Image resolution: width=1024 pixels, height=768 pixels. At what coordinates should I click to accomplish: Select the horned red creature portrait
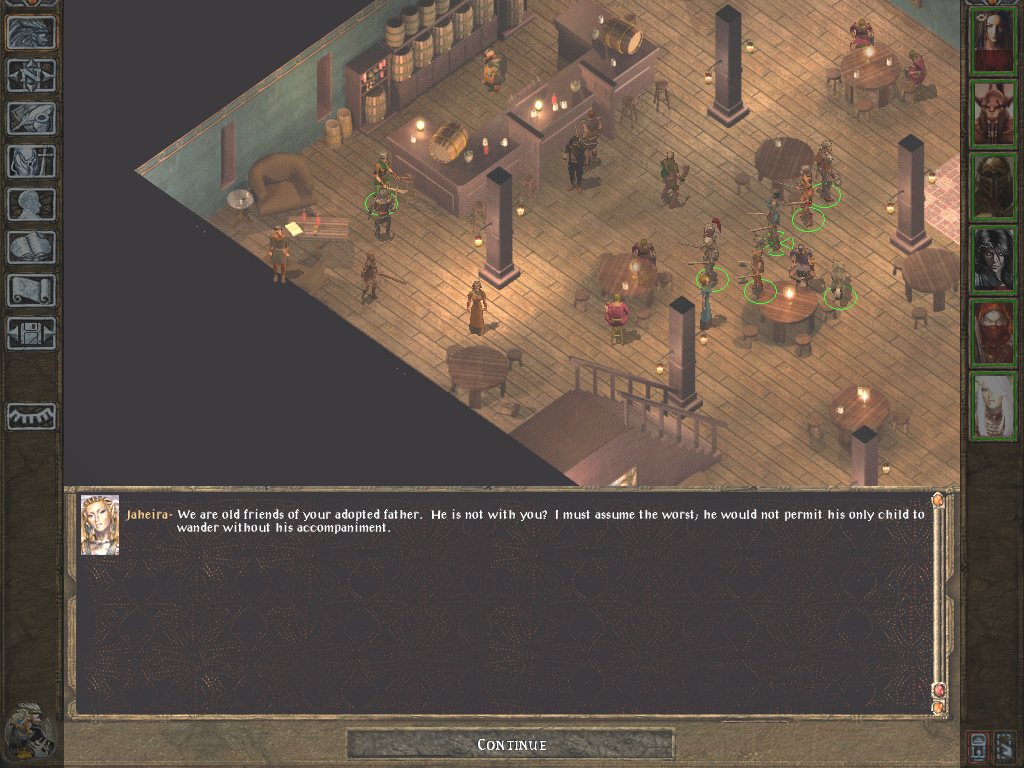(994, 114)
